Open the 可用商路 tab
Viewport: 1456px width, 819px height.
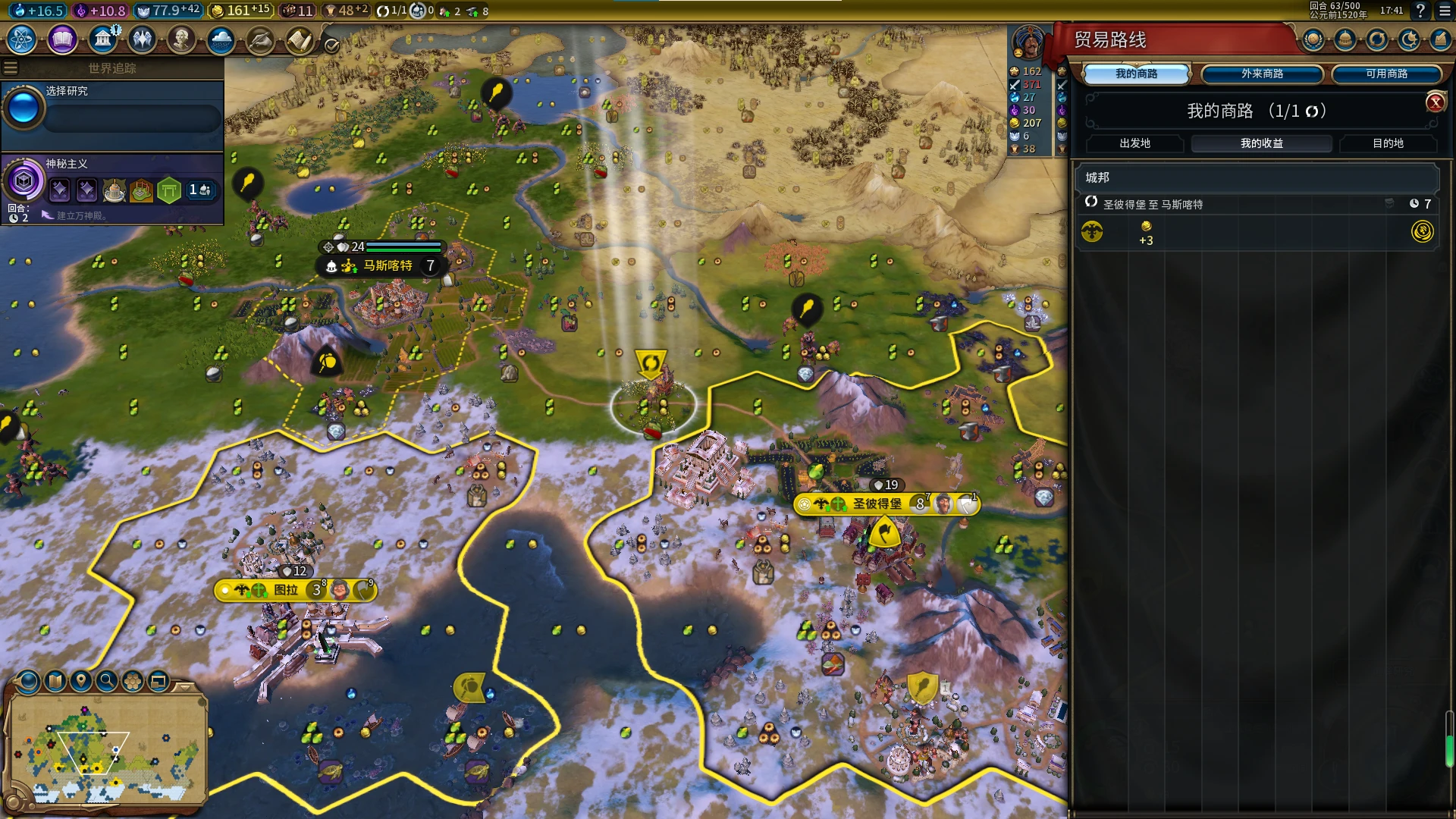coord(1386,74)
